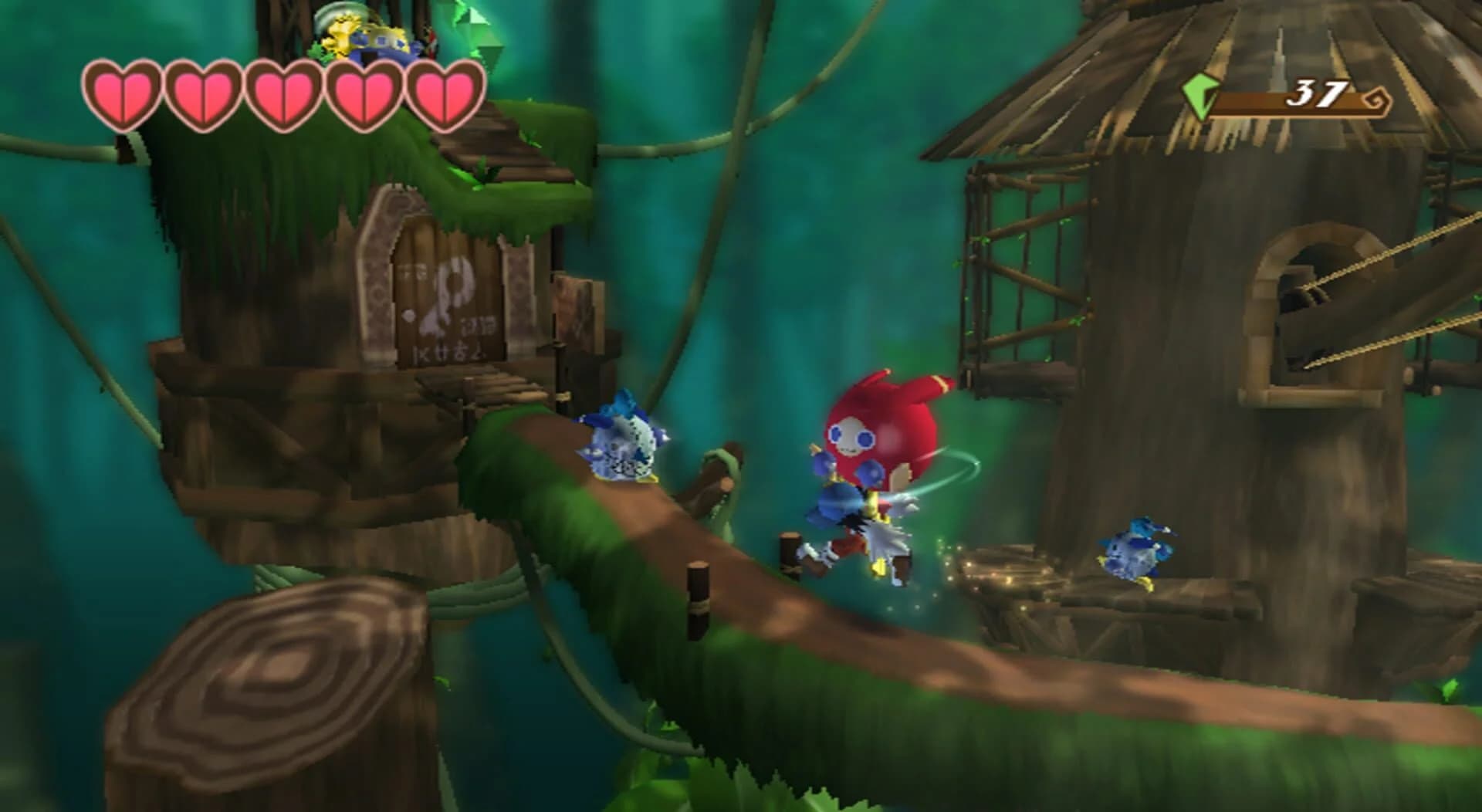
Task: Click the last heart on the health bar
Action: [x=443, y=93]
